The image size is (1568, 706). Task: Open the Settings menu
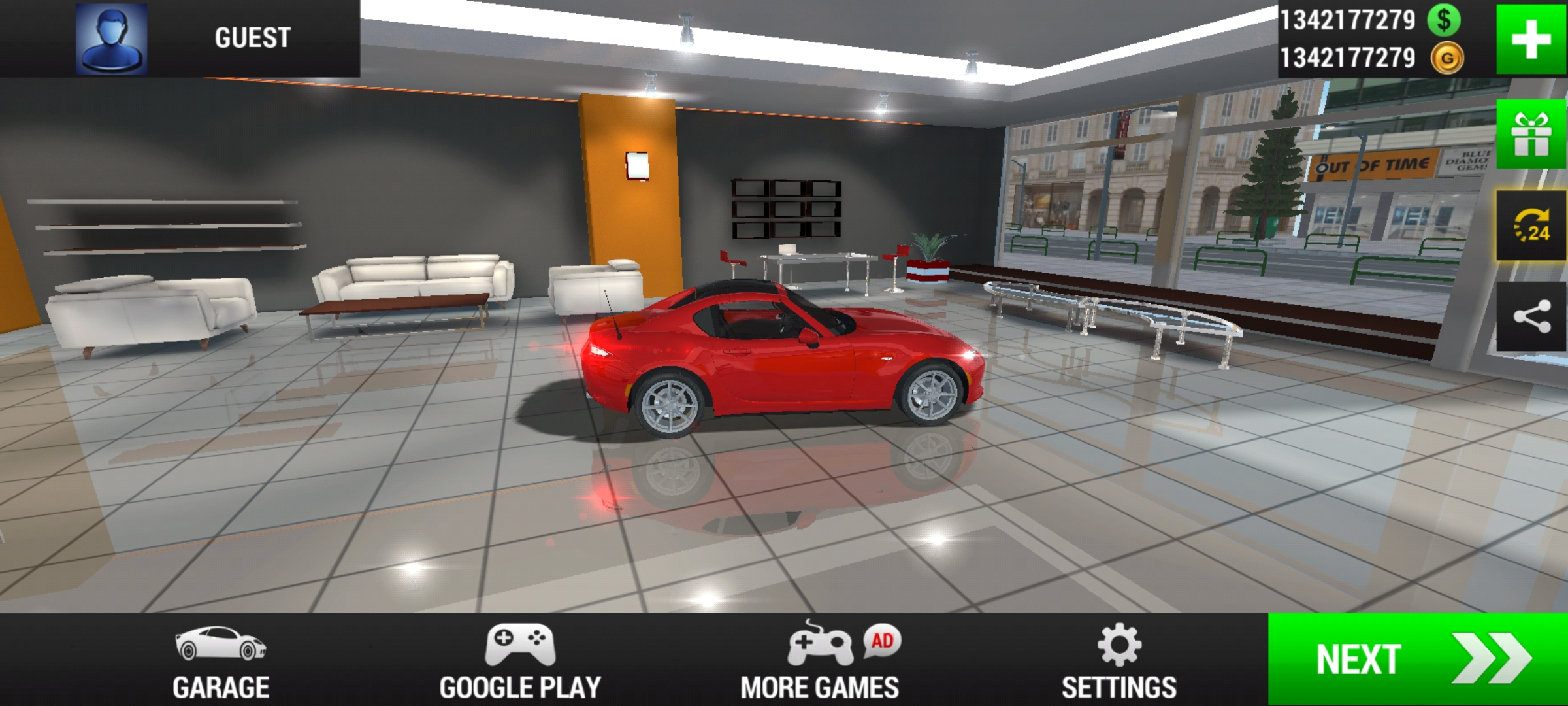tap(1119, 661)
